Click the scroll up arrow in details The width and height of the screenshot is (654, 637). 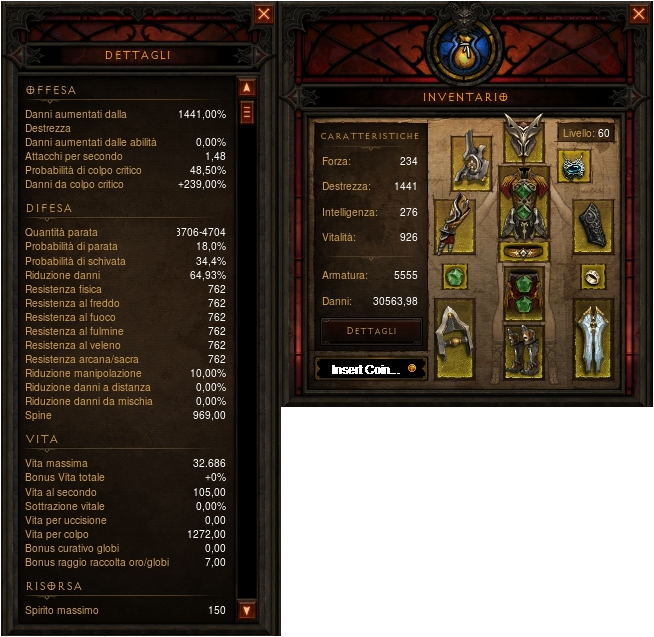247,88
